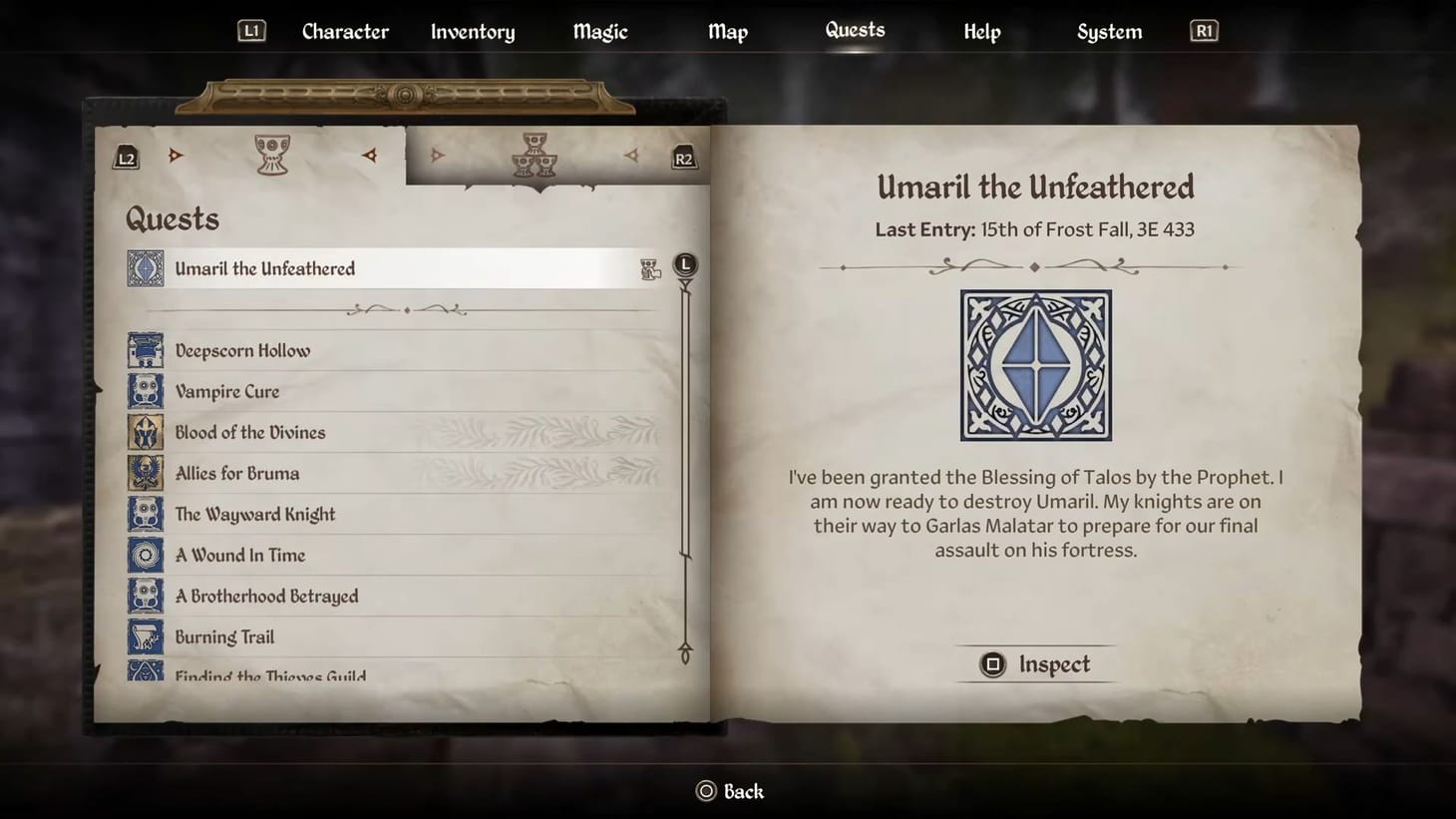The width and height of the screenshot is (1456, 819).
Task: Select the Allies for Bruma eagle icon
Action: pos(147,472)
